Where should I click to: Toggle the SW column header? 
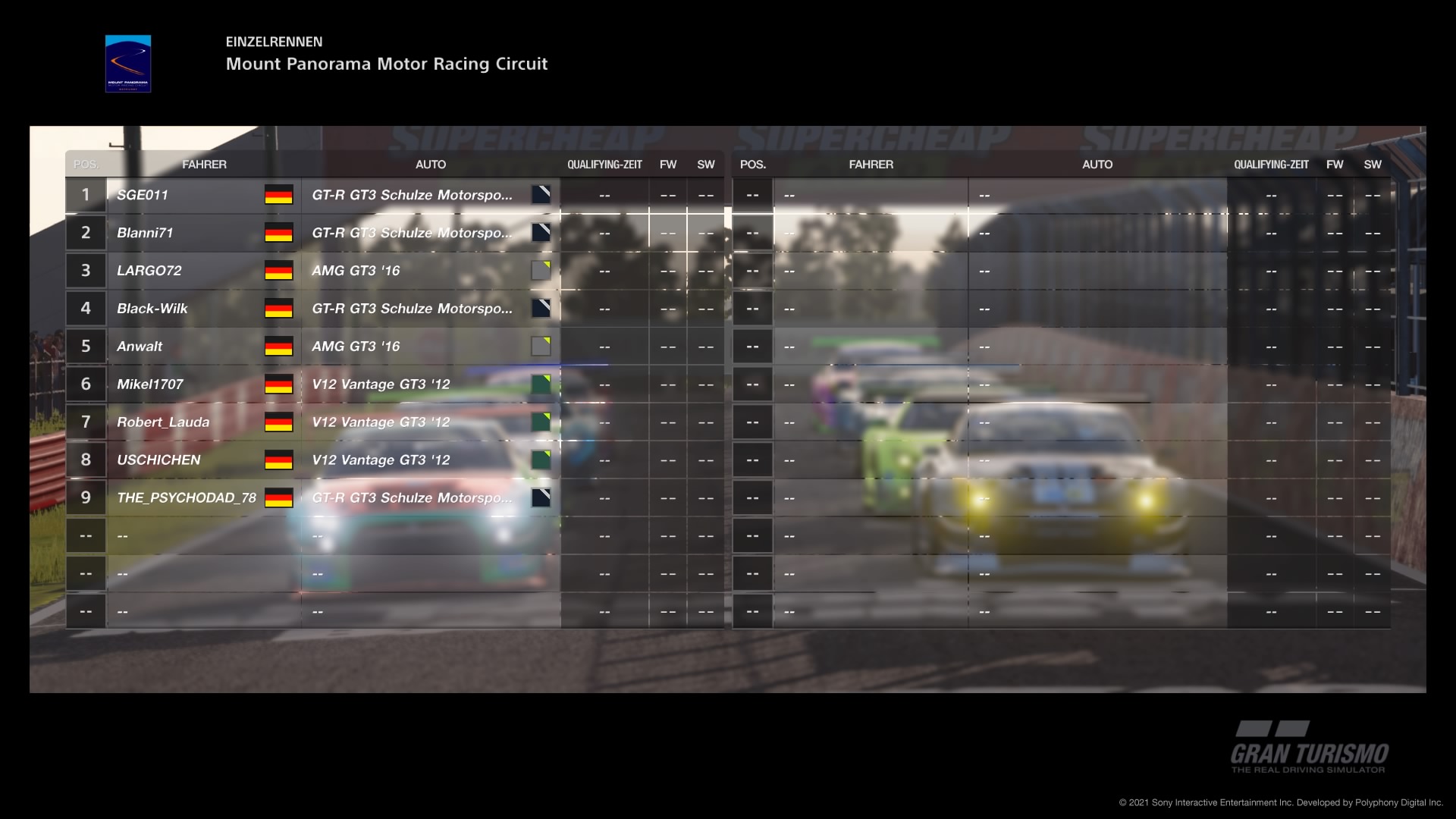pos(705,164)
